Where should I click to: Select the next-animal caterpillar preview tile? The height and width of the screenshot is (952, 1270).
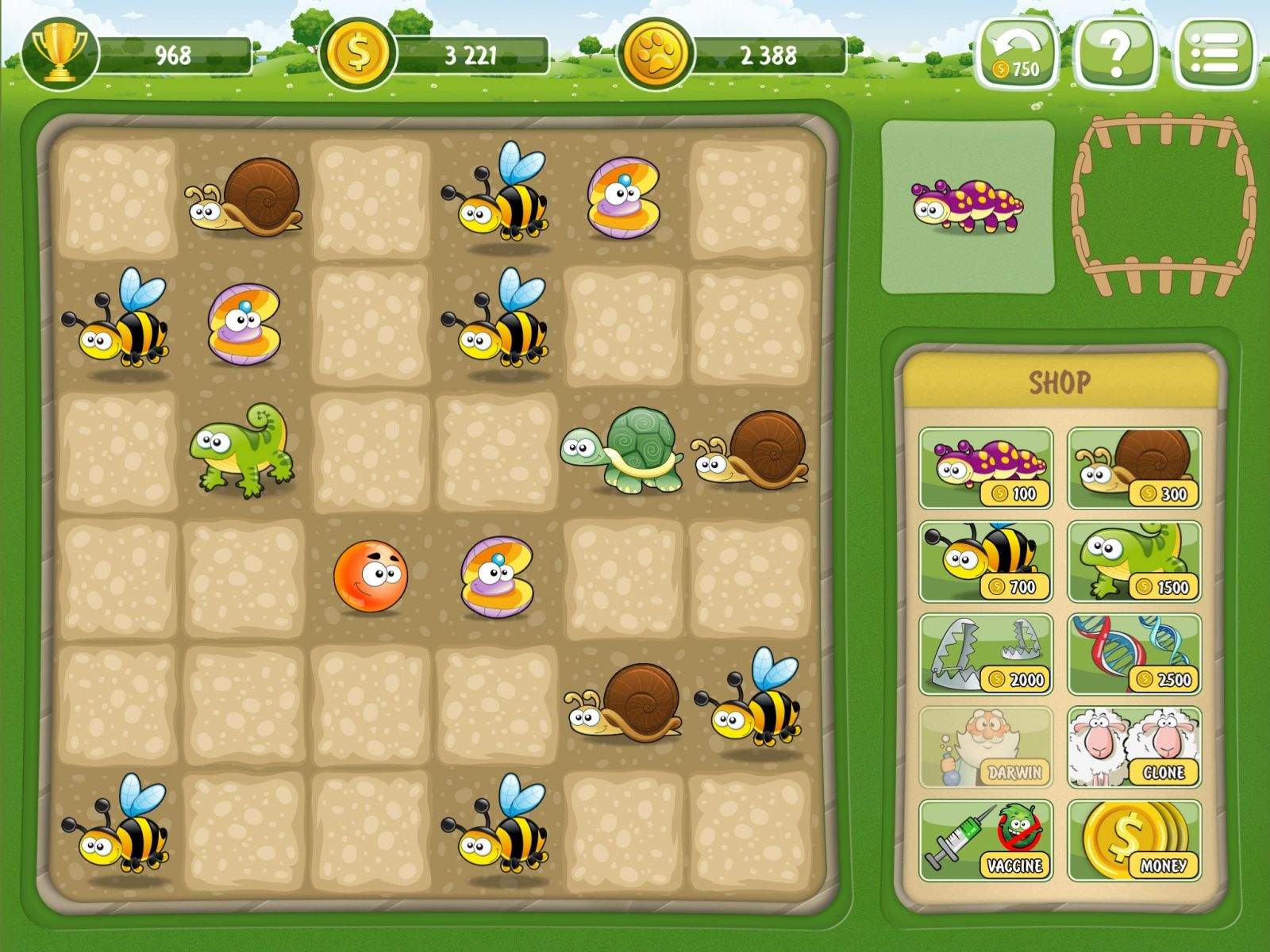[968, 206]
